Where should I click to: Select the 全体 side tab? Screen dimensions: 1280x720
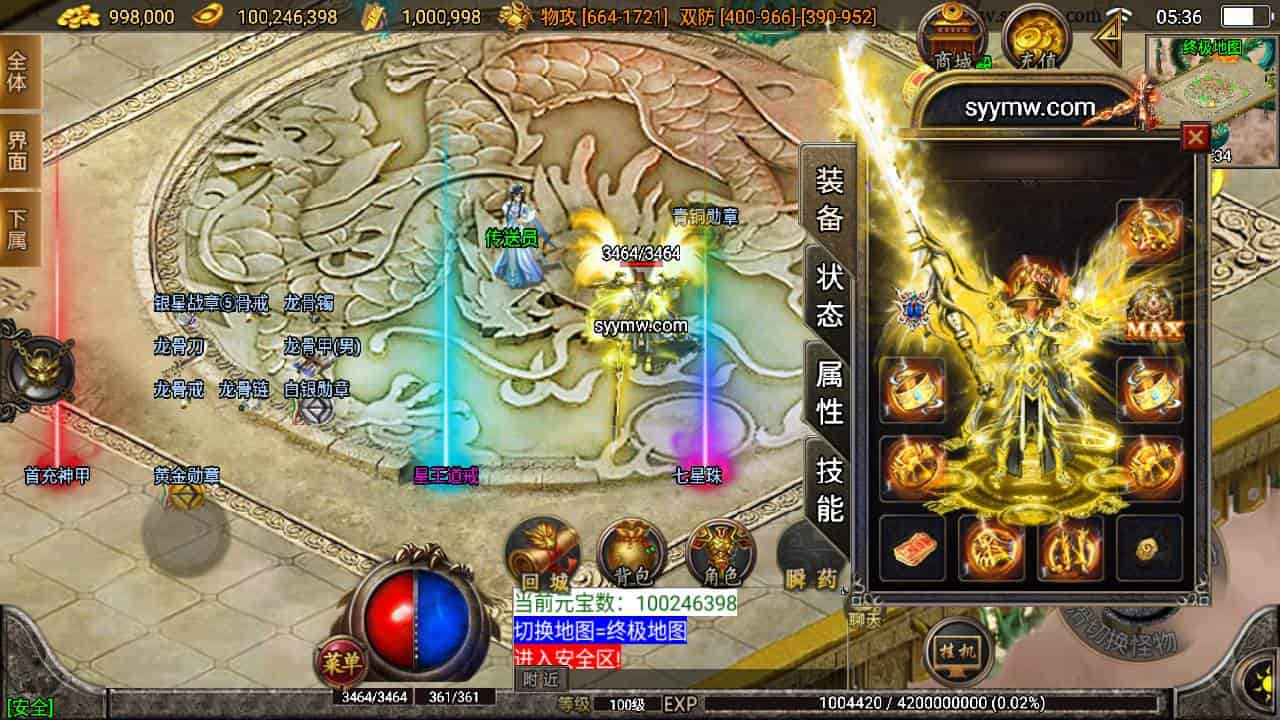pyautogui.click(x=19, y=71)
